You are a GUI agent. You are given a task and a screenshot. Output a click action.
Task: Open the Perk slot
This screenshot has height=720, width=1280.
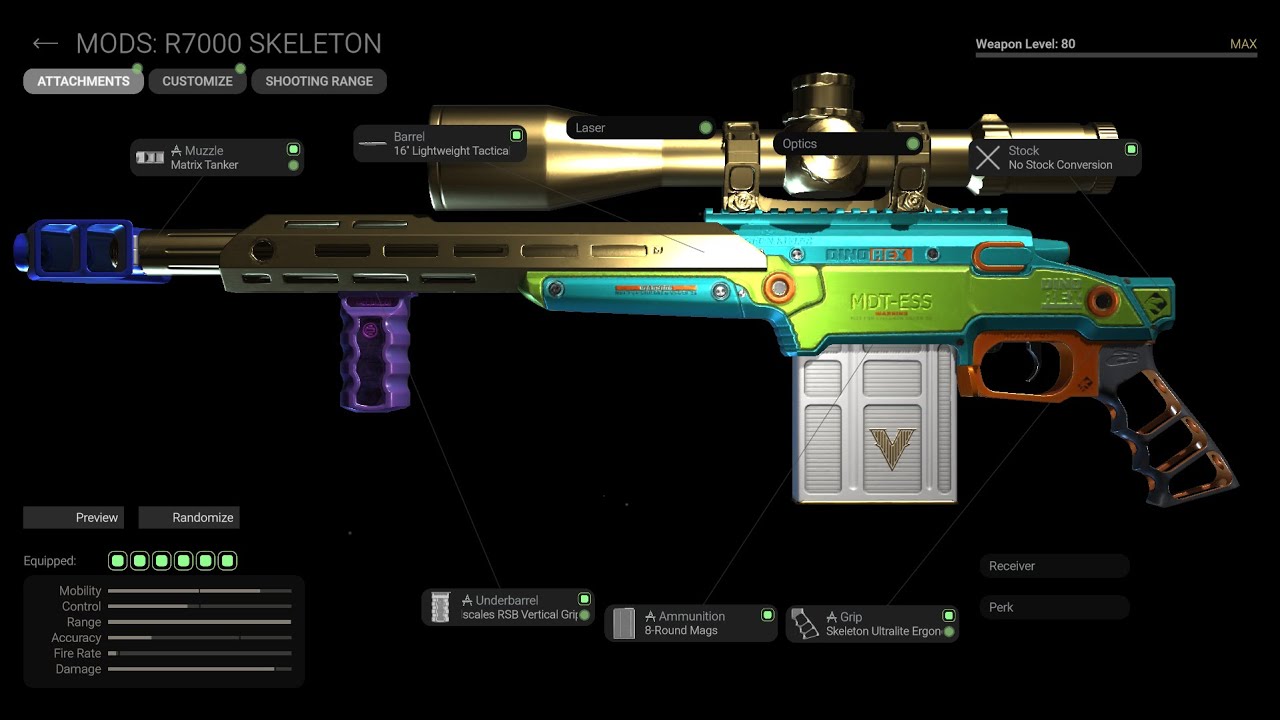click(1054, 607)
